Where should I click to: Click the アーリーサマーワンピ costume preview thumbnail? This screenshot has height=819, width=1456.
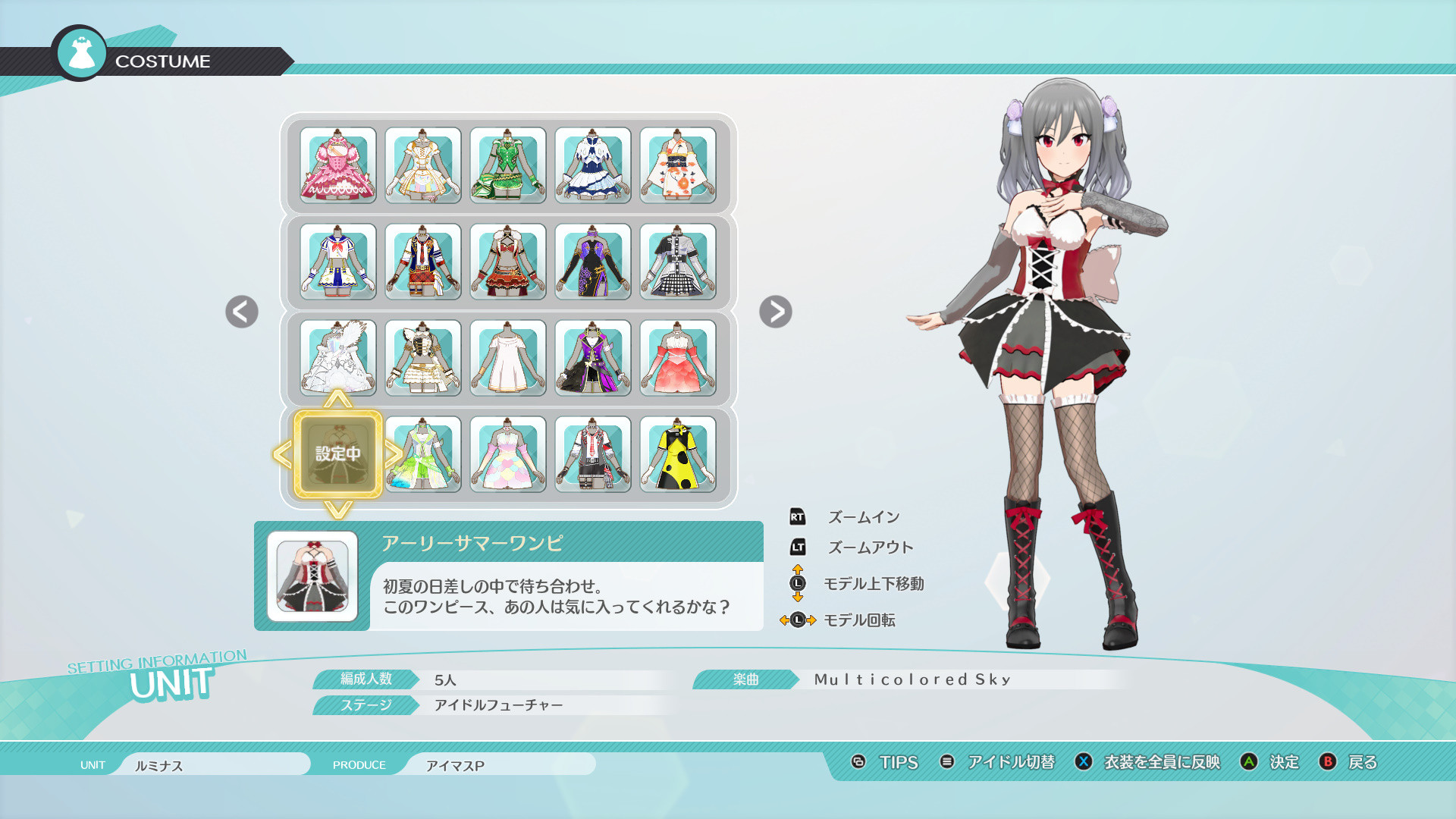313,576
